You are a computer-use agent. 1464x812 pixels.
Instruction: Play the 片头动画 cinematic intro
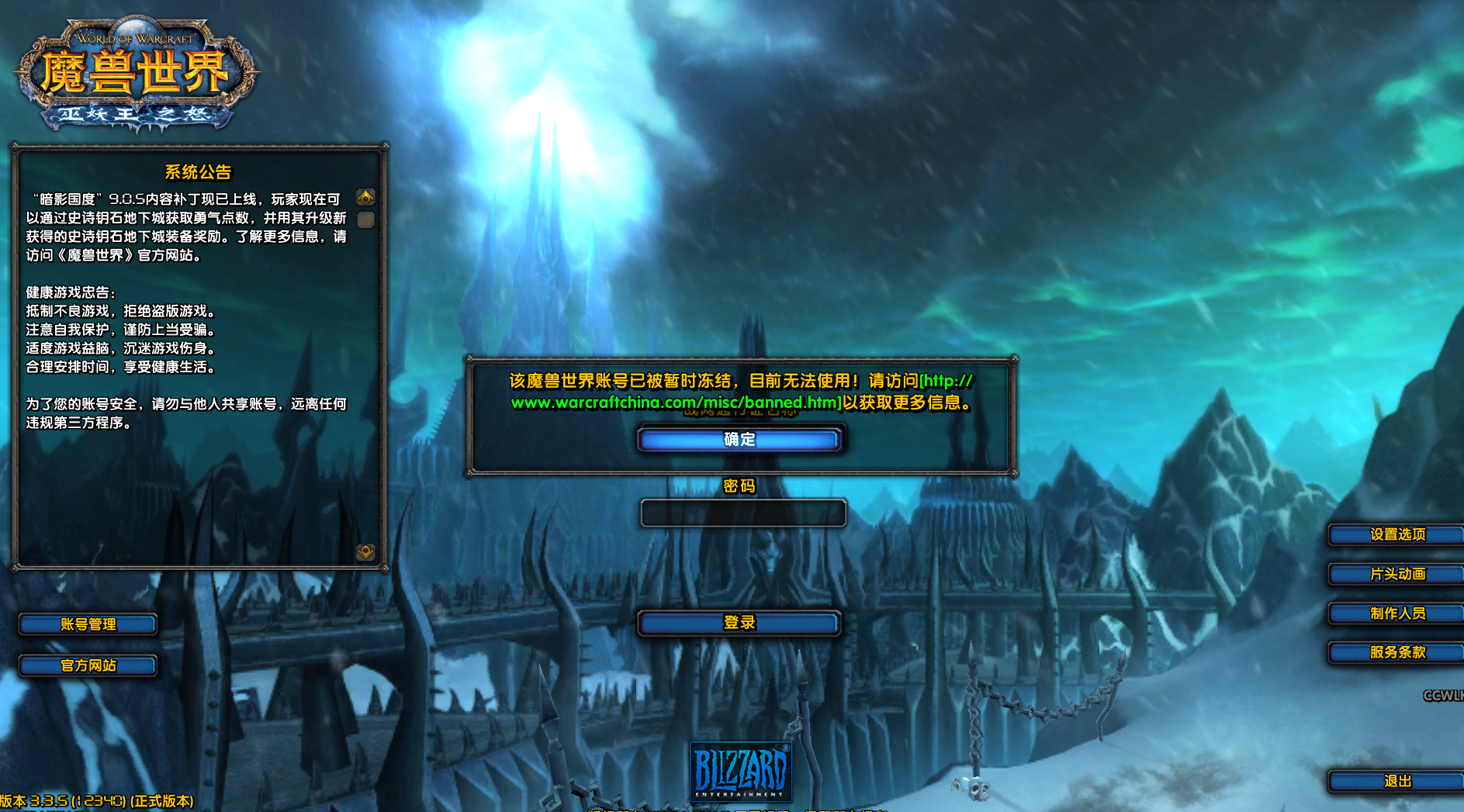[x=1397, y=574]
